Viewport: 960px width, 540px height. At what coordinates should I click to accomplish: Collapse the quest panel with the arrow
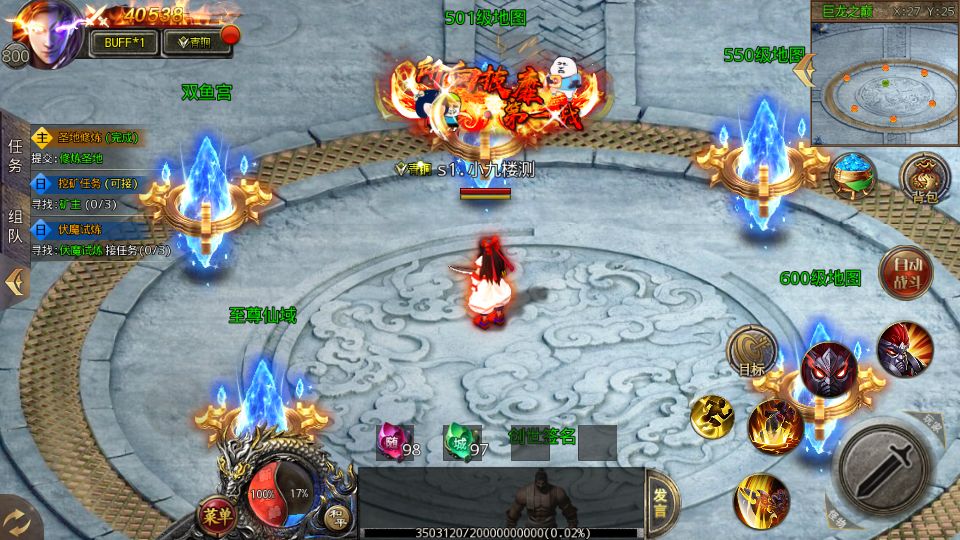pyautogui.click(x=14, y=282)
